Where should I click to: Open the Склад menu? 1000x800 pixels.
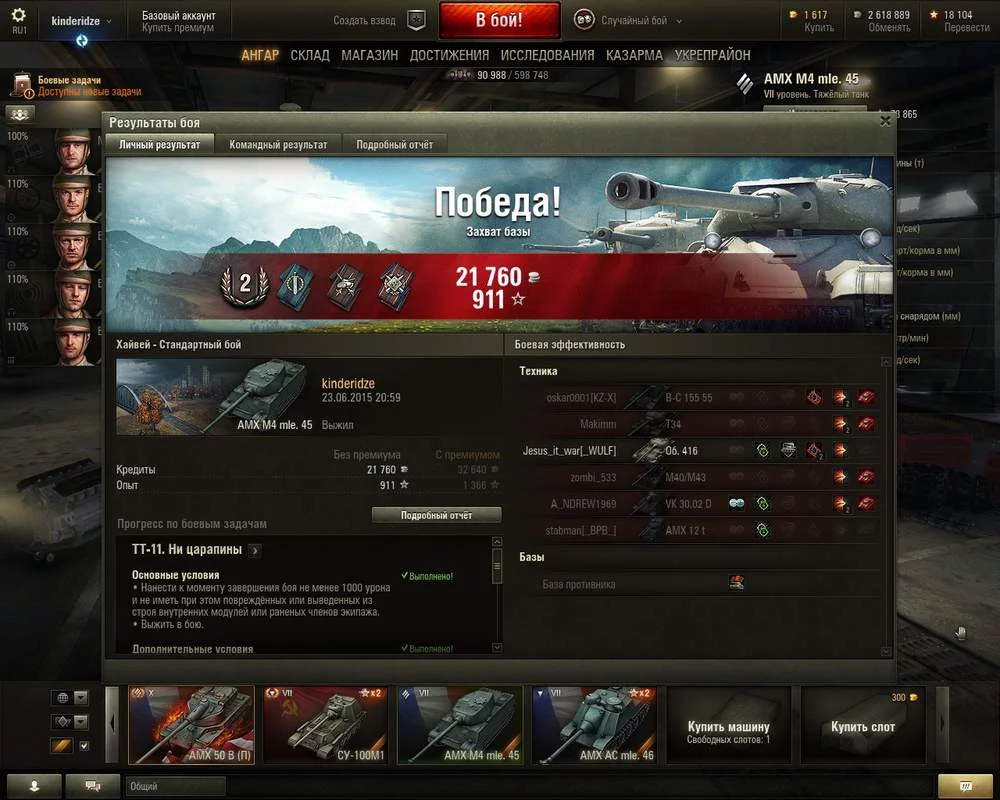[x=310, y=55]
